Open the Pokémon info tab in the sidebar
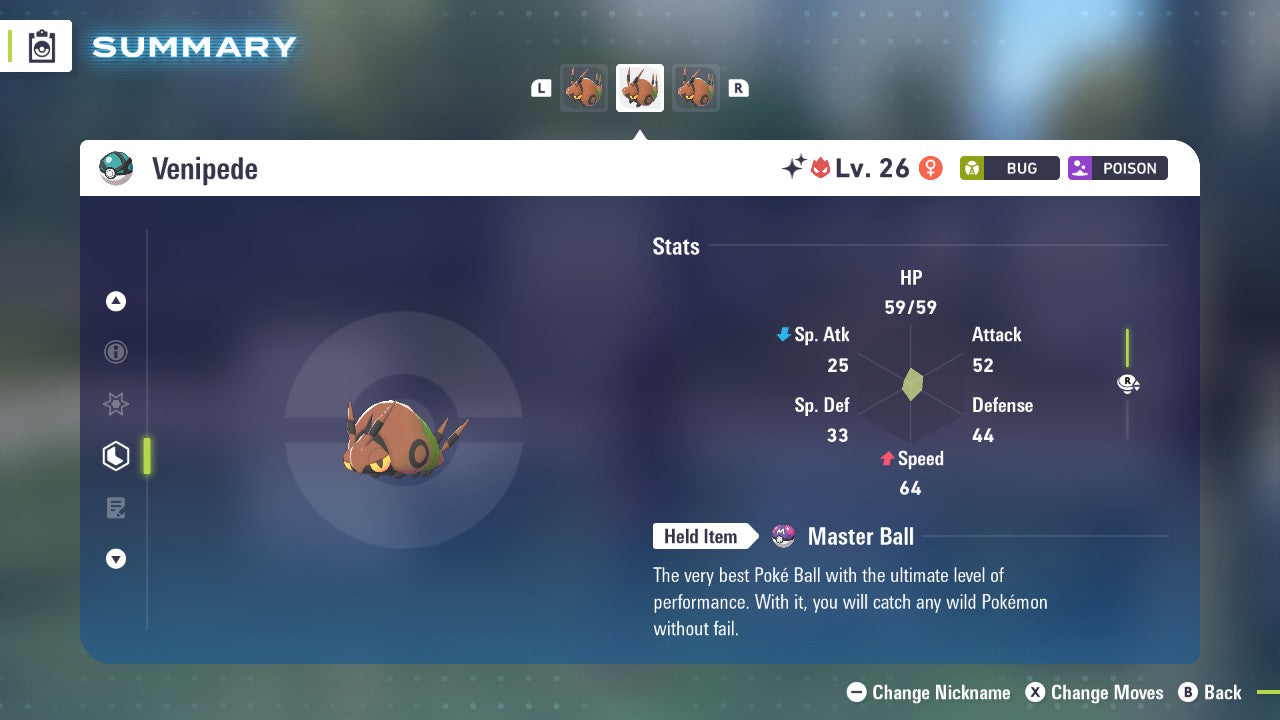1280x720 pixels. pos(116,352)
